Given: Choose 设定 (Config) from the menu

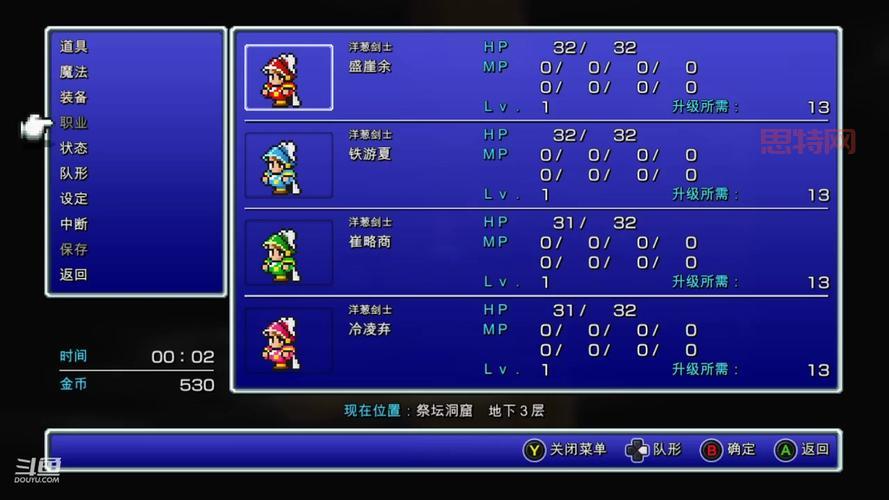Looking at the screenshot, I should tap(74, 198).
